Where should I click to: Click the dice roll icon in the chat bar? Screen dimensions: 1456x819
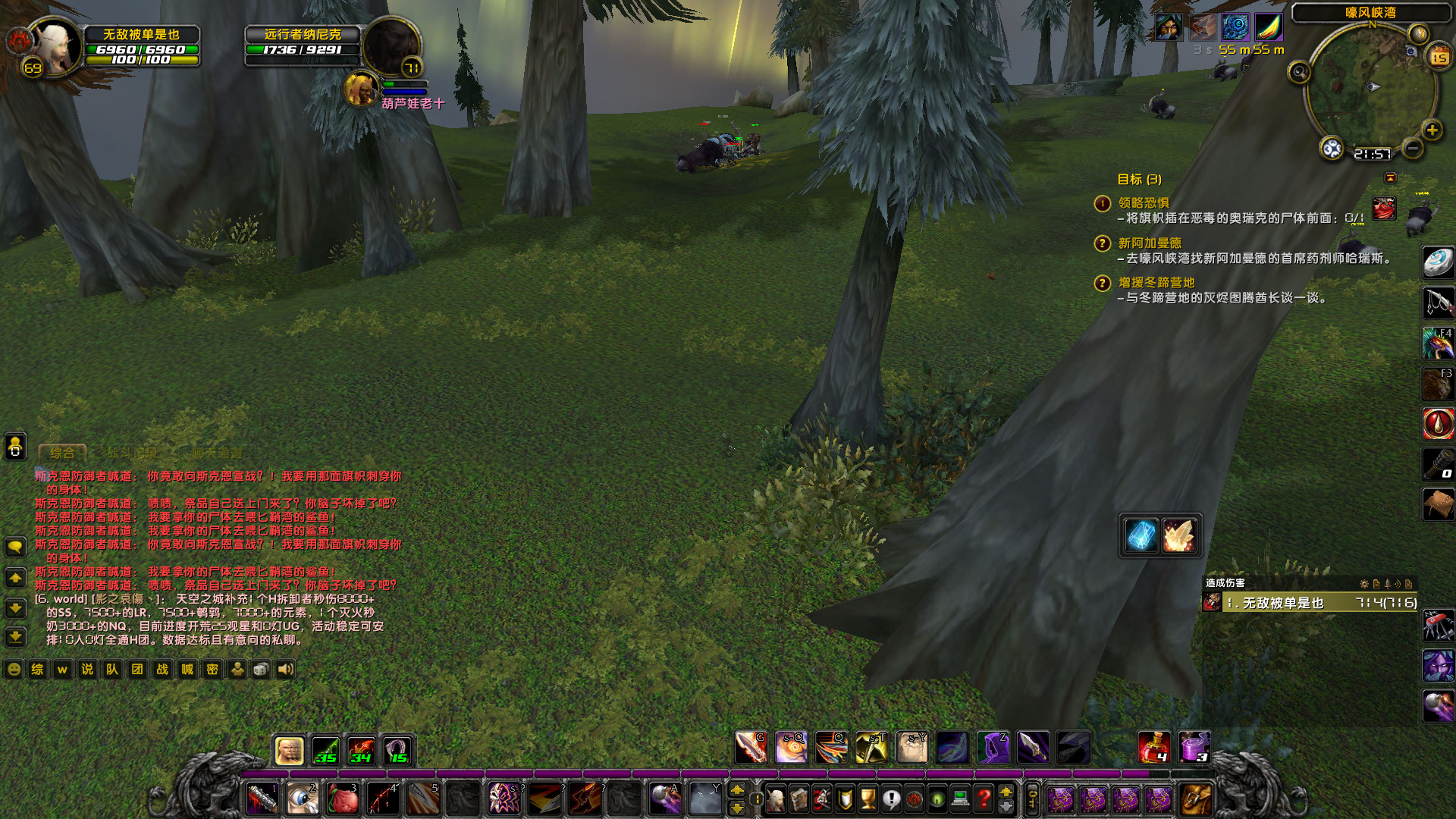[x=261, y=670]
